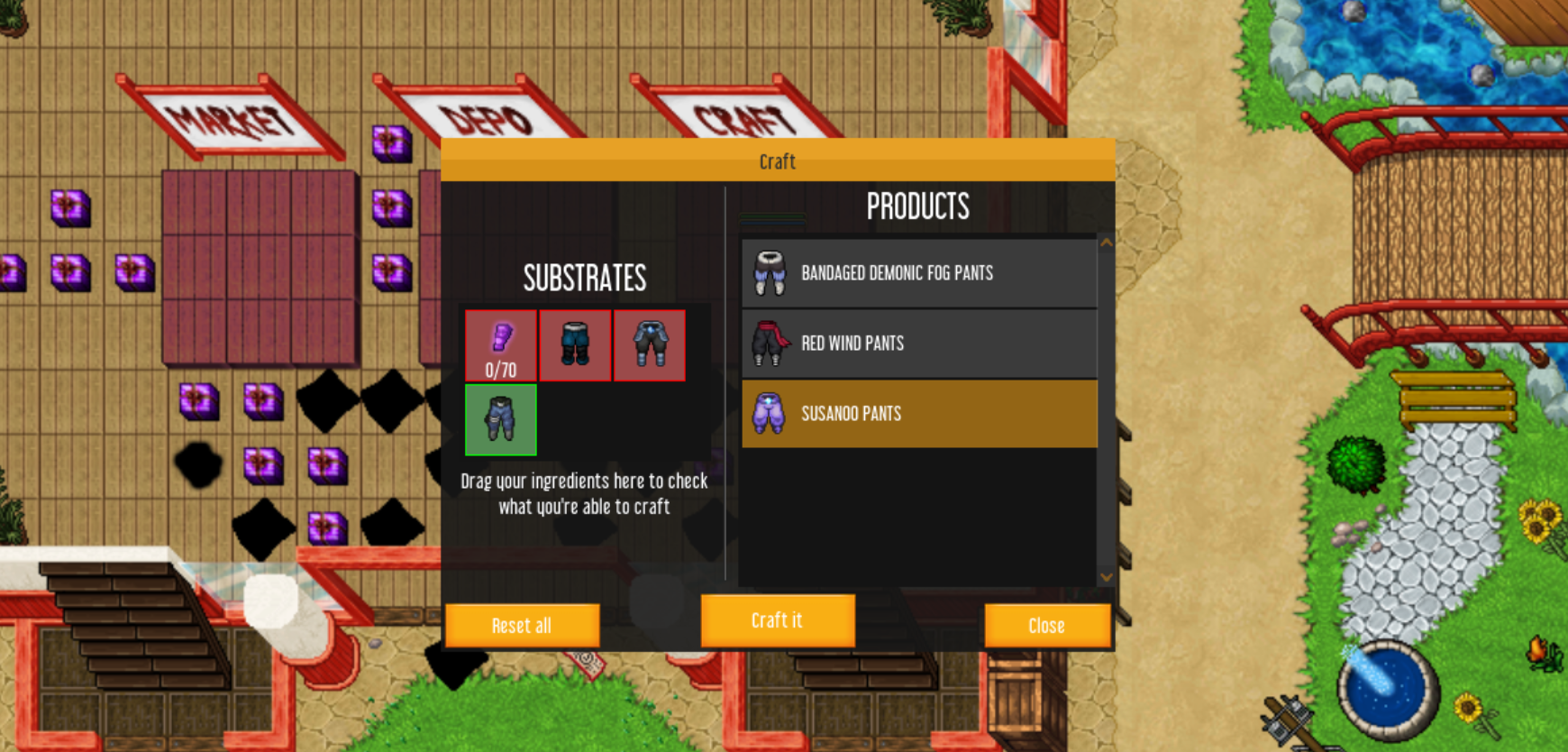
Task: Click the purple crystal 0/70 substrate slot
Action: (x=501, y=345)
